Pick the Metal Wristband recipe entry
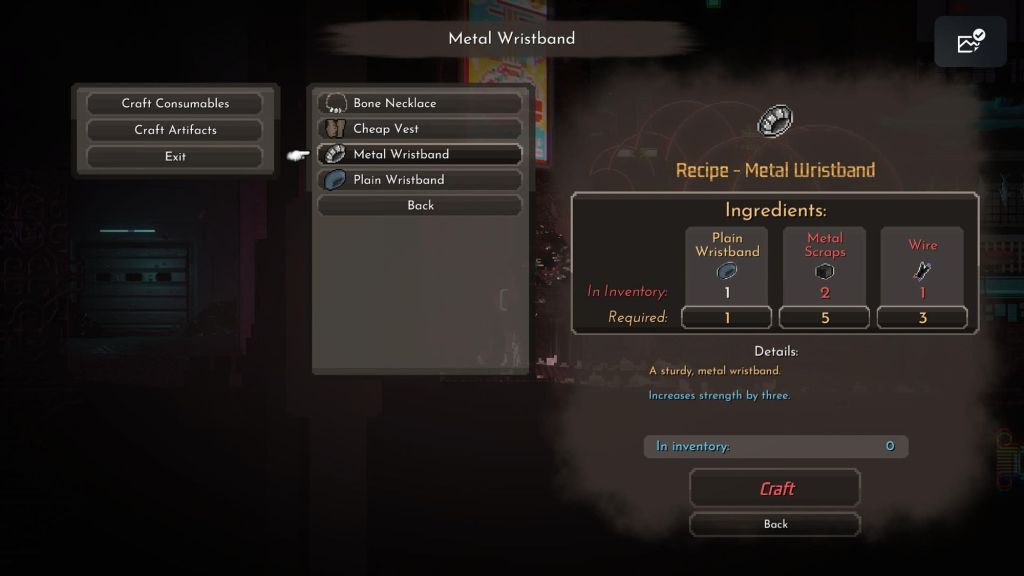Screen dimensions: 1024x576 (420, 154)
